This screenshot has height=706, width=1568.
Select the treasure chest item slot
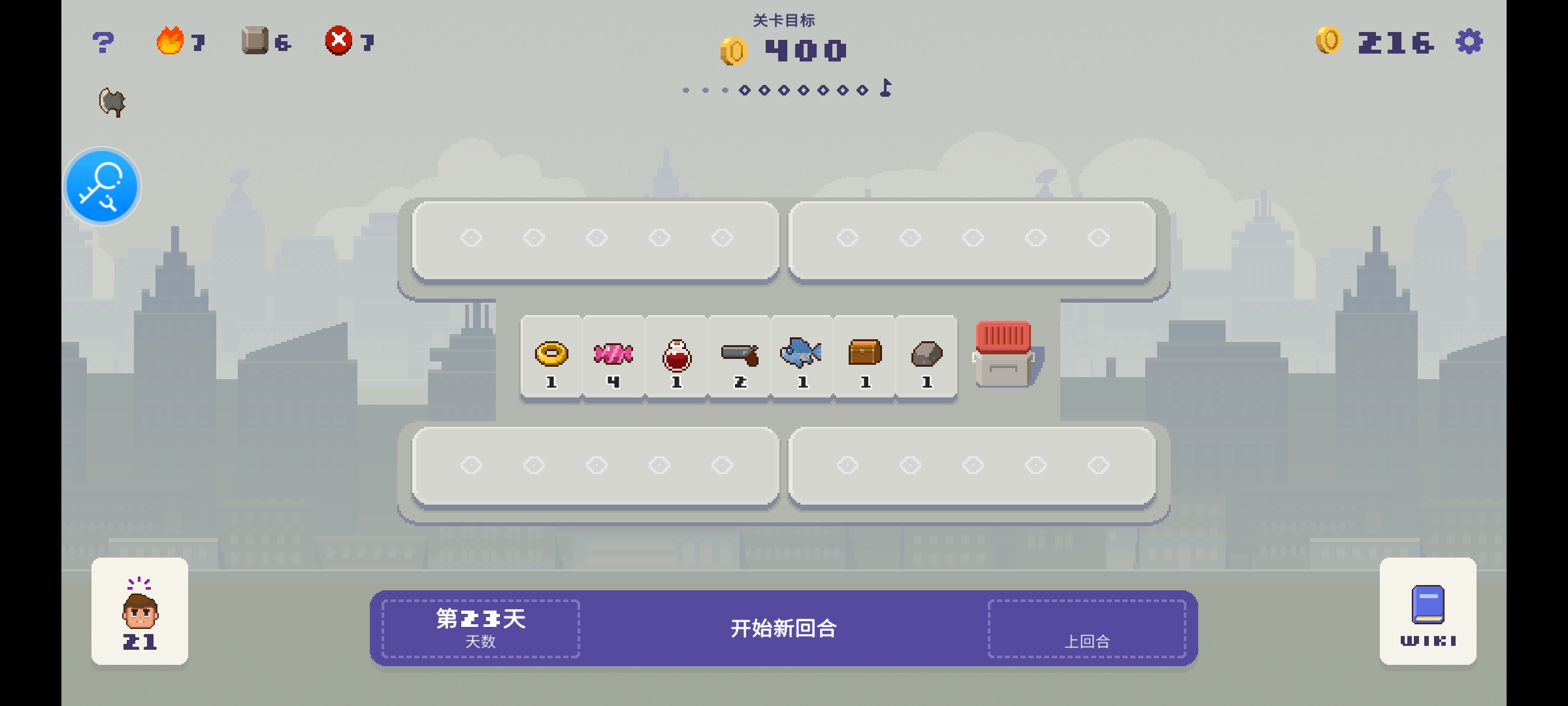coord(865,358)
